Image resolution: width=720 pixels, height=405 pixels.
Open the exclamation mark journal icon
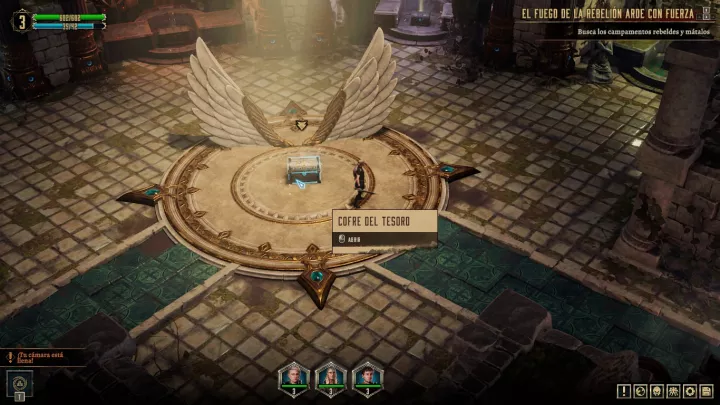pyautogui.click(x=624, y=391)
